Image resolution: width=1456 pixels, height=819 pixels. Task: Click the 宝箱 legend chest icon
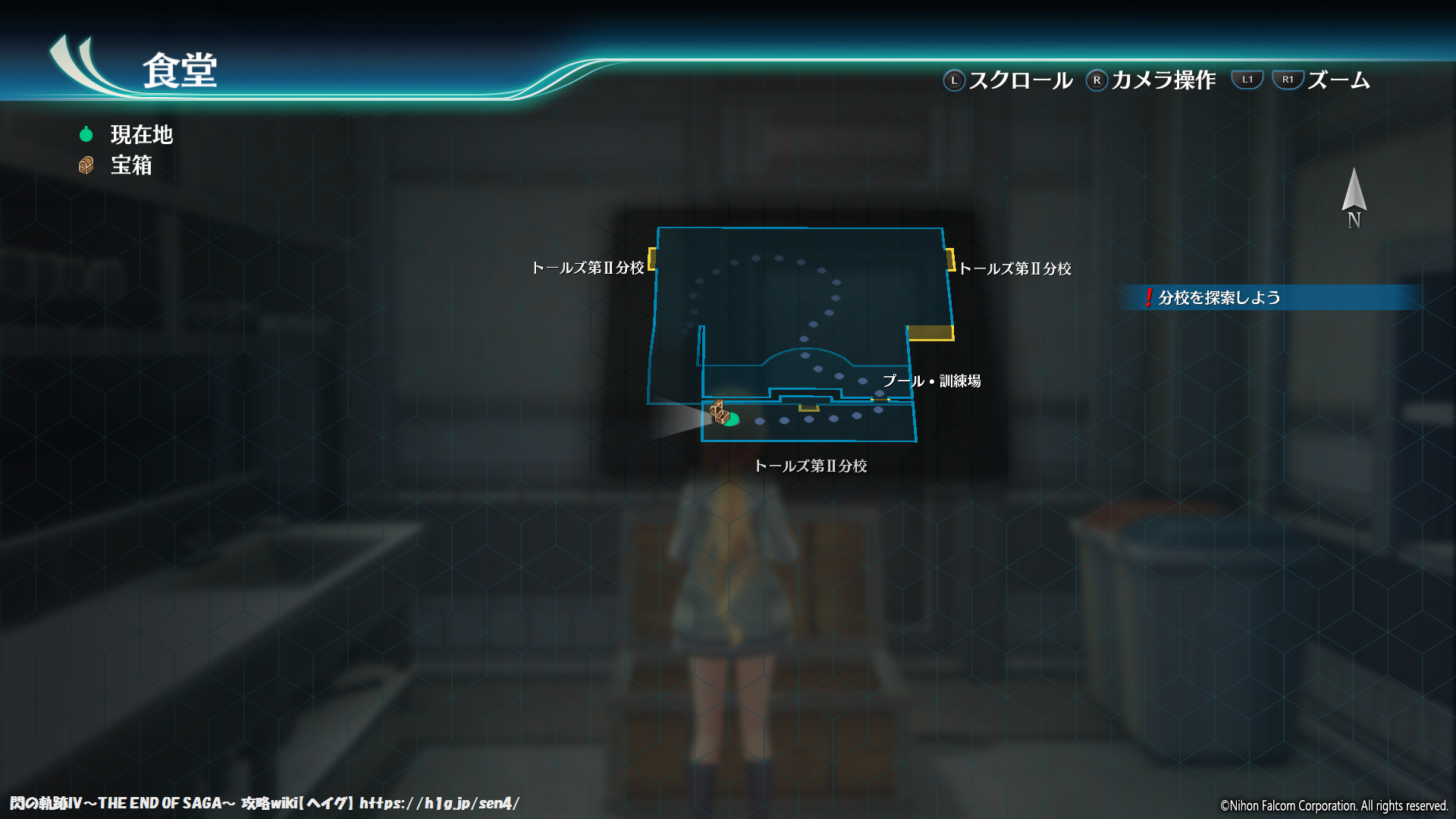pyautogui.click(x=86, y=165)
